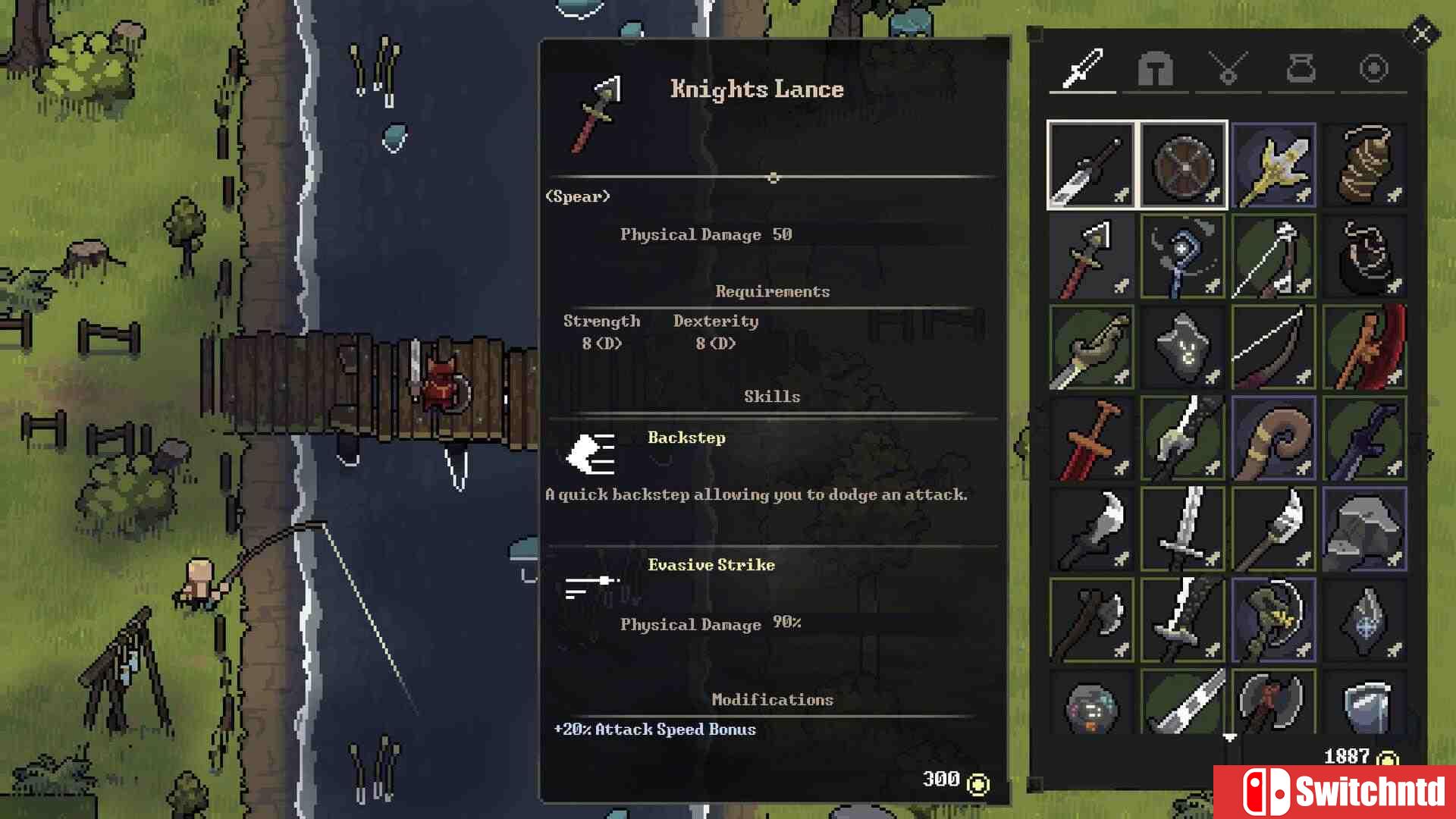Screen dimensions: 1456x819
Task: Open the helmet armor tab
Action: point(1155,69)
